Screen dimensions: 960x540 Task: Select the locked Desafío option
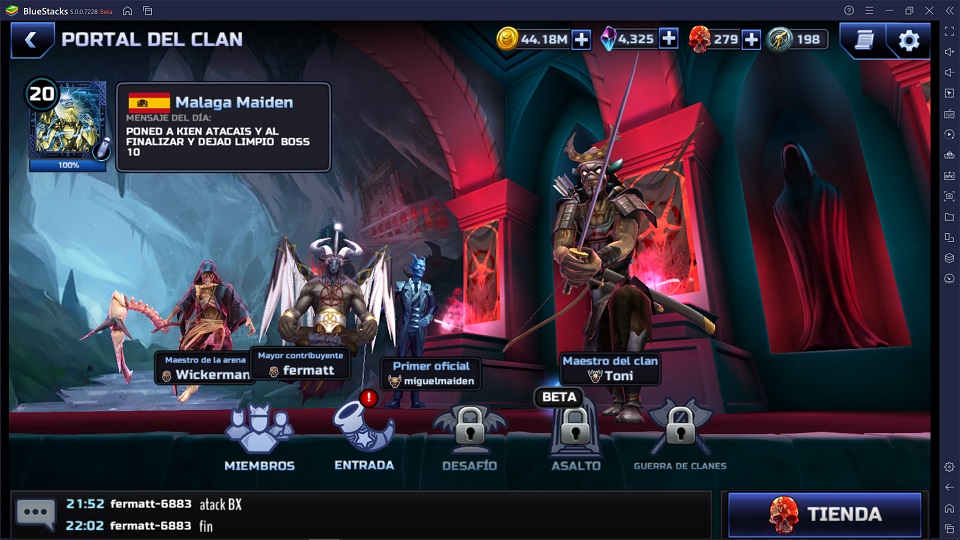(469, 438)
